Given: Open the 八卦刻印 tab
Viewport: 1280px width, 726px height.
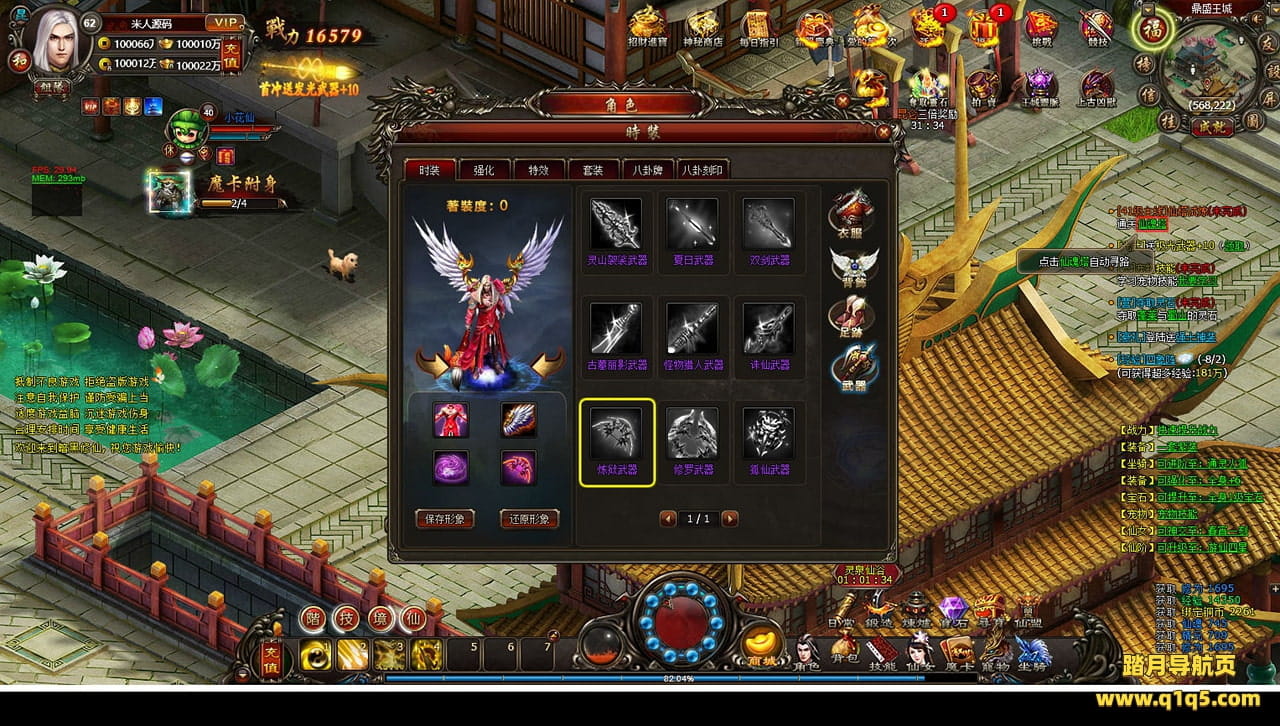Looking at the screenshot, I should pos(702,170).
